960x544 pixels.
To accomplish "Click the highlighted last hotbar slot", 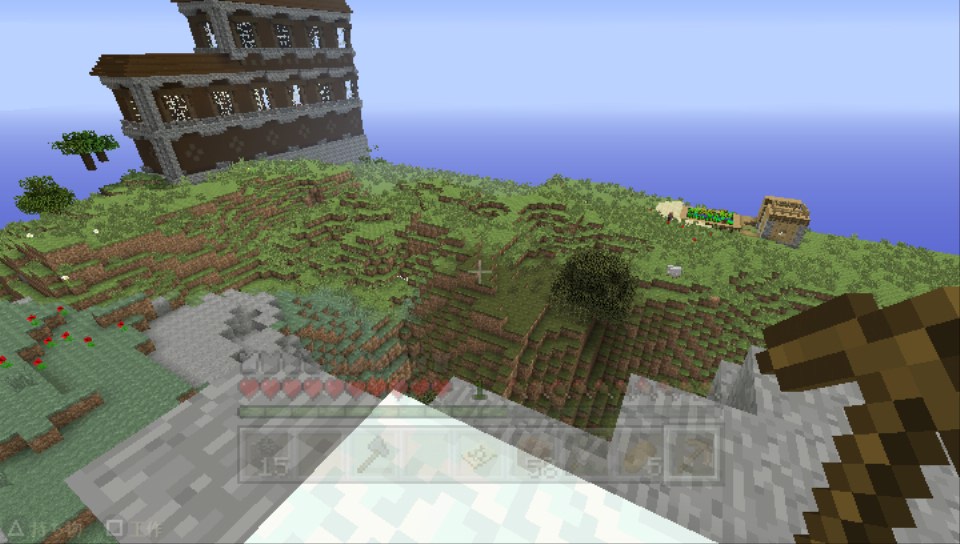I will (x=694, y=454).
